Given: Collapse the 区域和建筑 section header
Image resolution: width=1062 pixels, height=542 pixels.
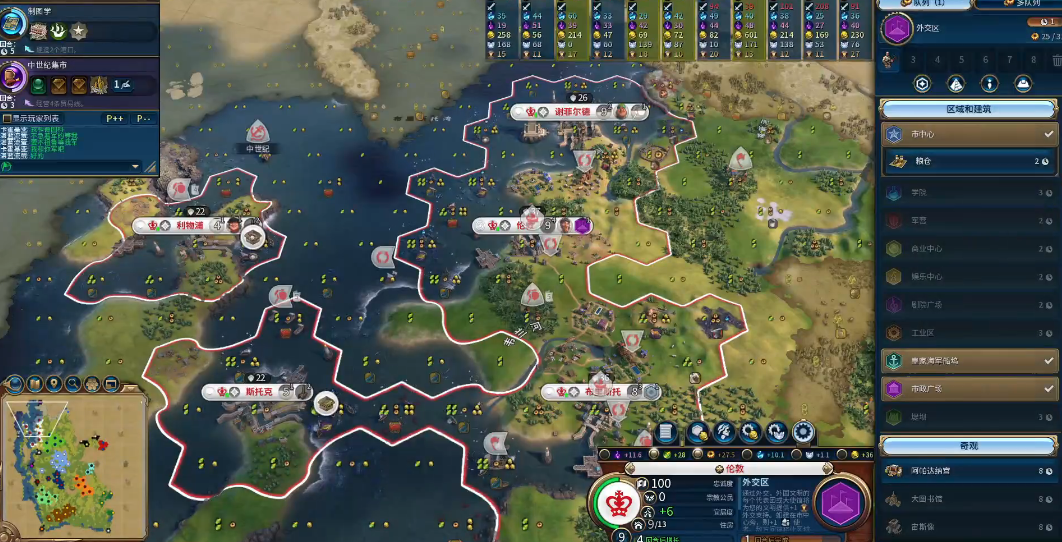Looking at the screenshot, I should [970, 108].
